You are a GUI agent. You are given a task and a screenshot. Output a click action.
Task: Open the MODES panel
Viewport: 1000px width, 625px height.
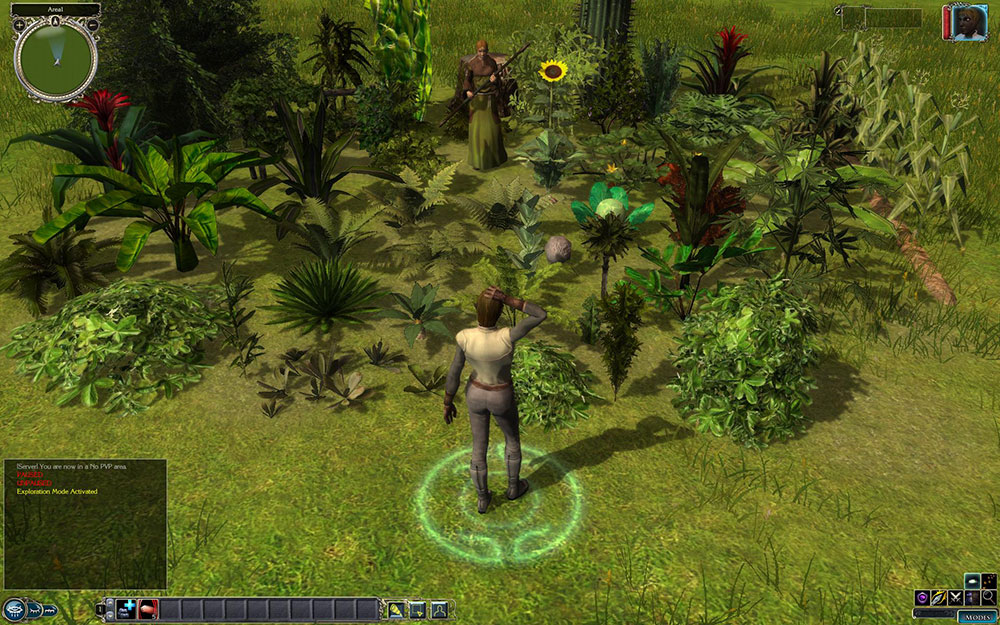pyautogui.click(x=978, y=617)
